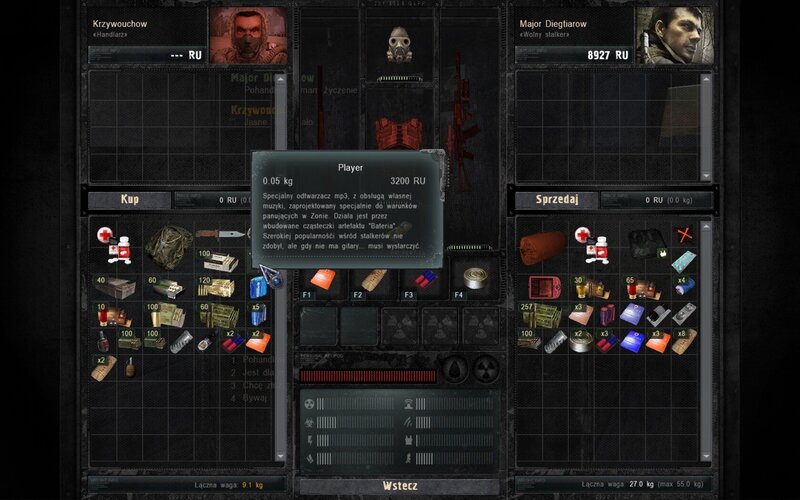Select the gas mask helmet slot
Viewport: 800px width, 500px height.
tap(402, 44)
